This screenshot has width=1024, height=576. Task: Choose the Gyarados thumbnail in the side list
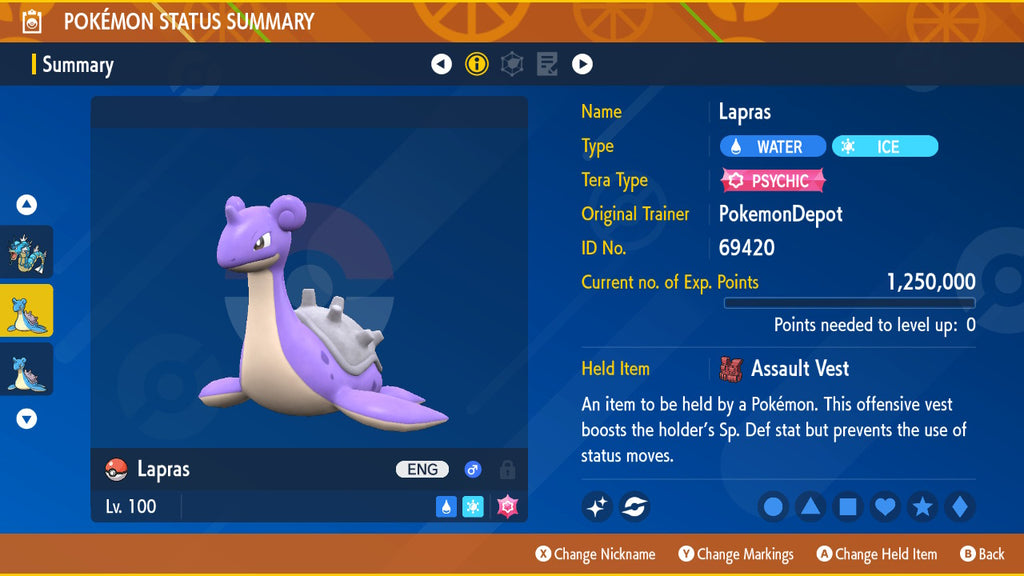pyautogui.click(x=27, y=252)
